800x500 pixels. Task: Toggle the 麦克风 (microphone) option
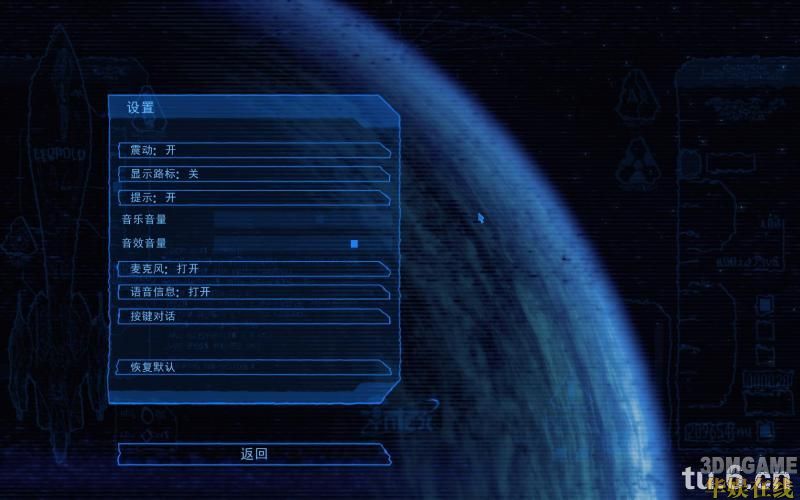pyautogui.click(x=252, y=269)
